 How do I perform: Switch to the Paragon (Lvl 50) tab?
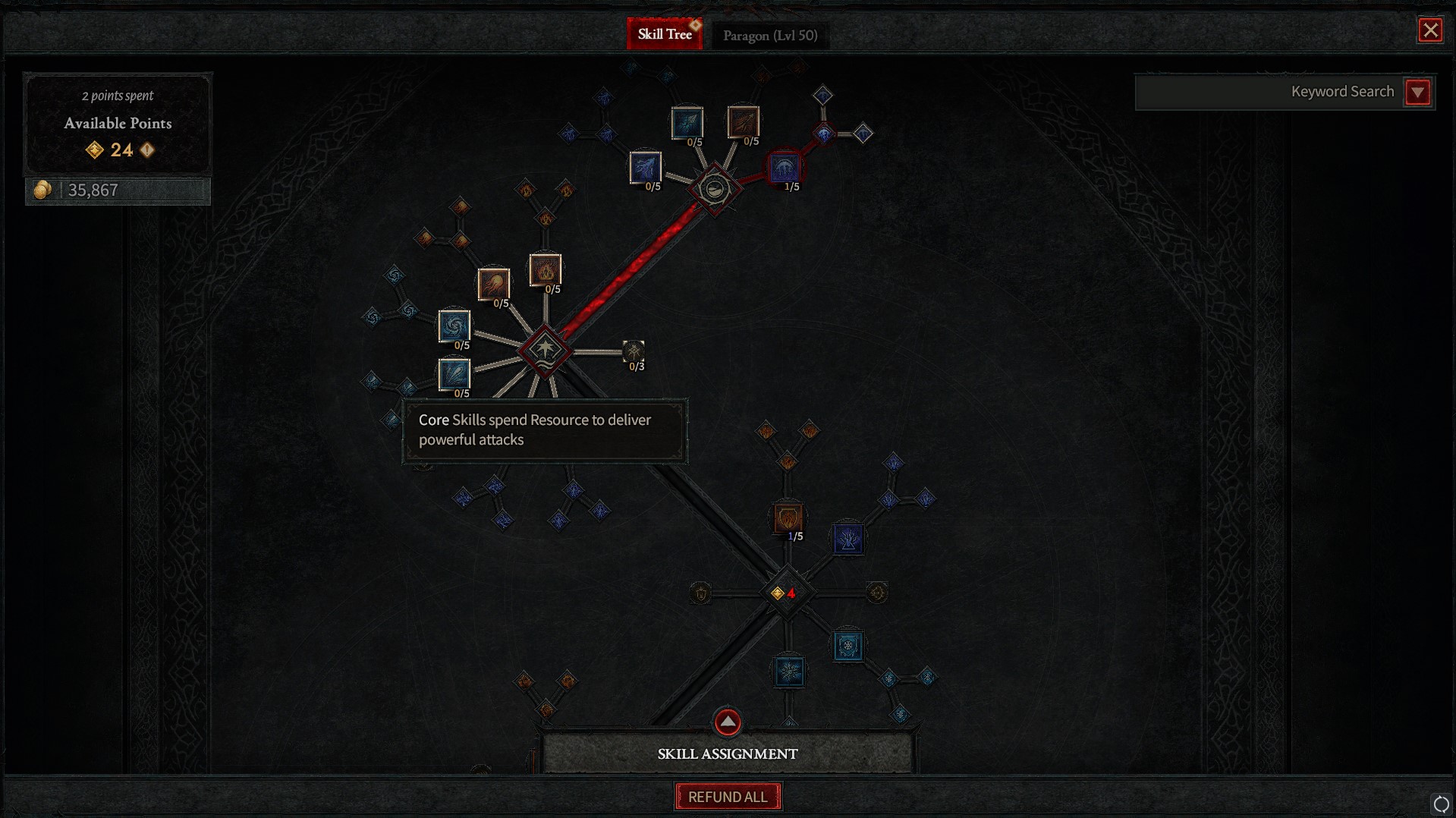pyautogui.click(x=769, y=35)
